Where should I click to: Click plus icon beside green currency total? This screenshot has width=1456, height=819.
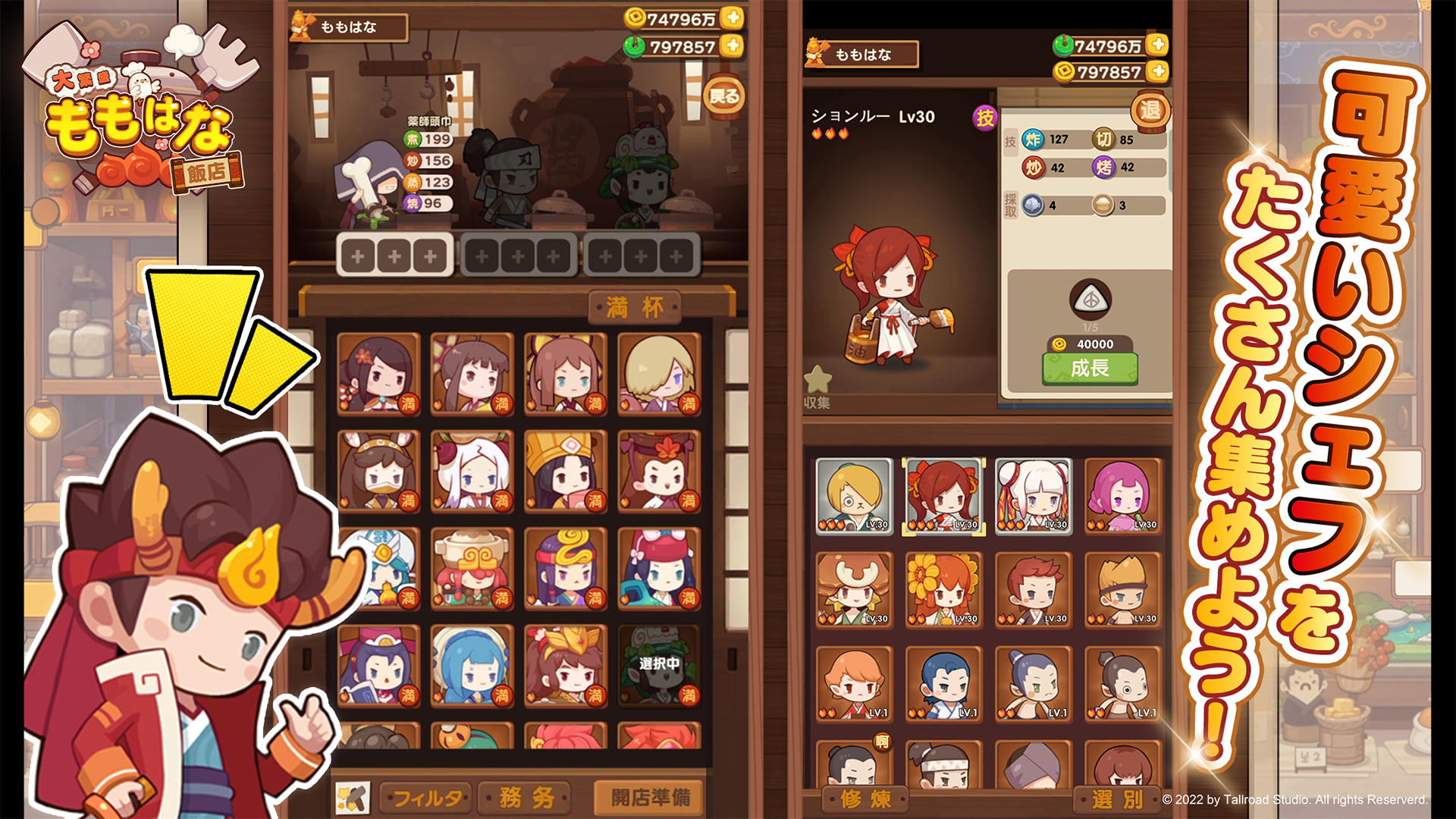coord(1157,43)
